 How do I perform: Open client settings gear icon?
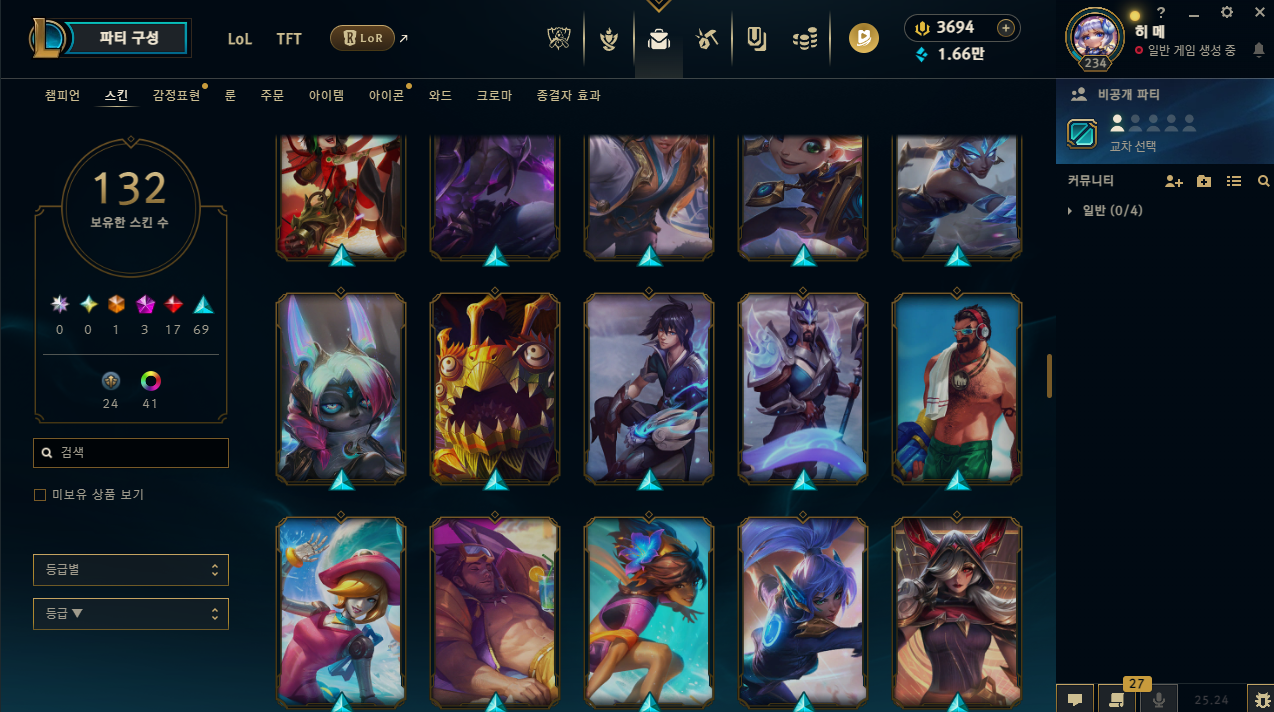tap(1227, 12)
